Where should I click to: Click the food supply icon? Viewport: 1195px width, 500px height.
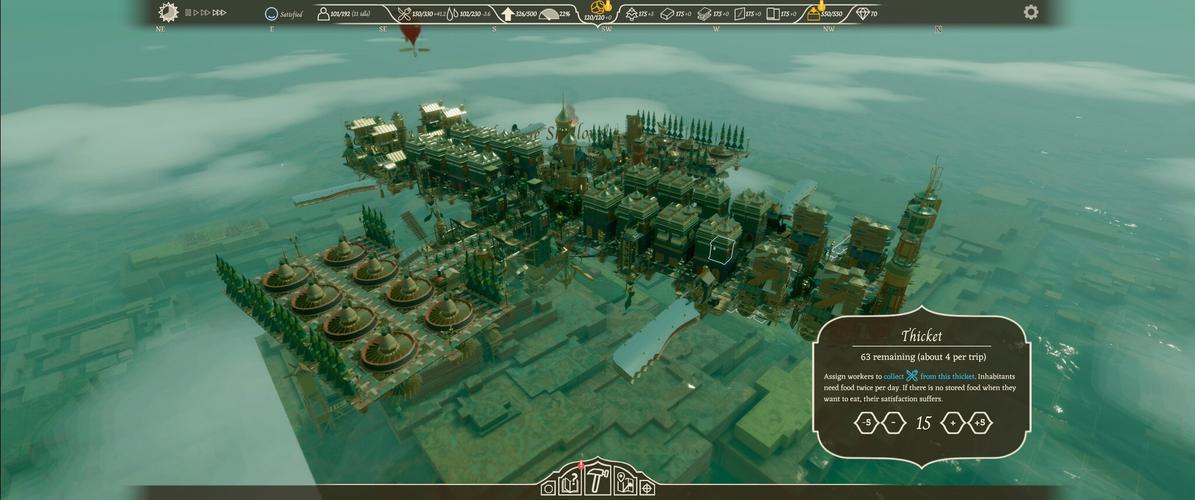pos(404,14)
